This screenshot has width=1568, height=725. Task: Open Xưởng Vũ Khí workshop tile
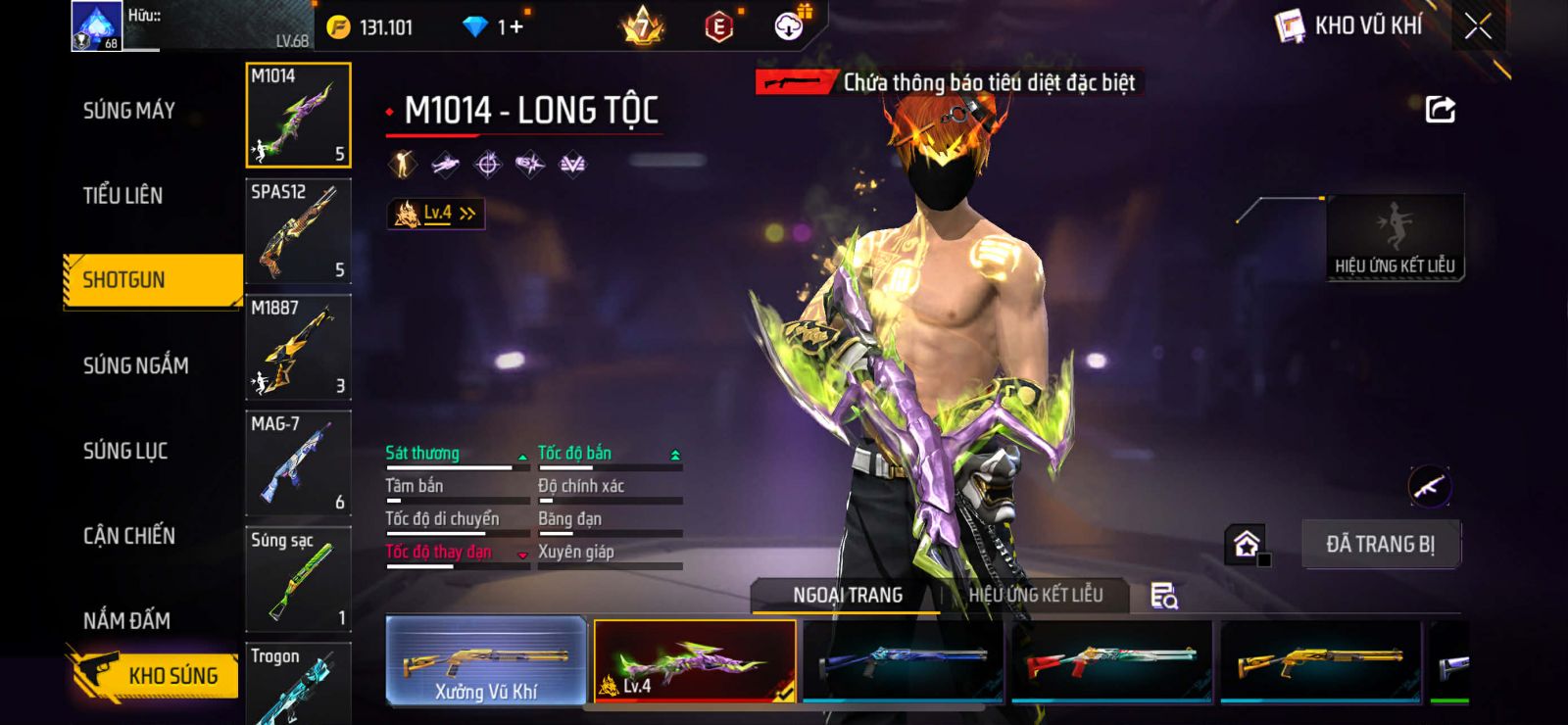tap(486, 661)
